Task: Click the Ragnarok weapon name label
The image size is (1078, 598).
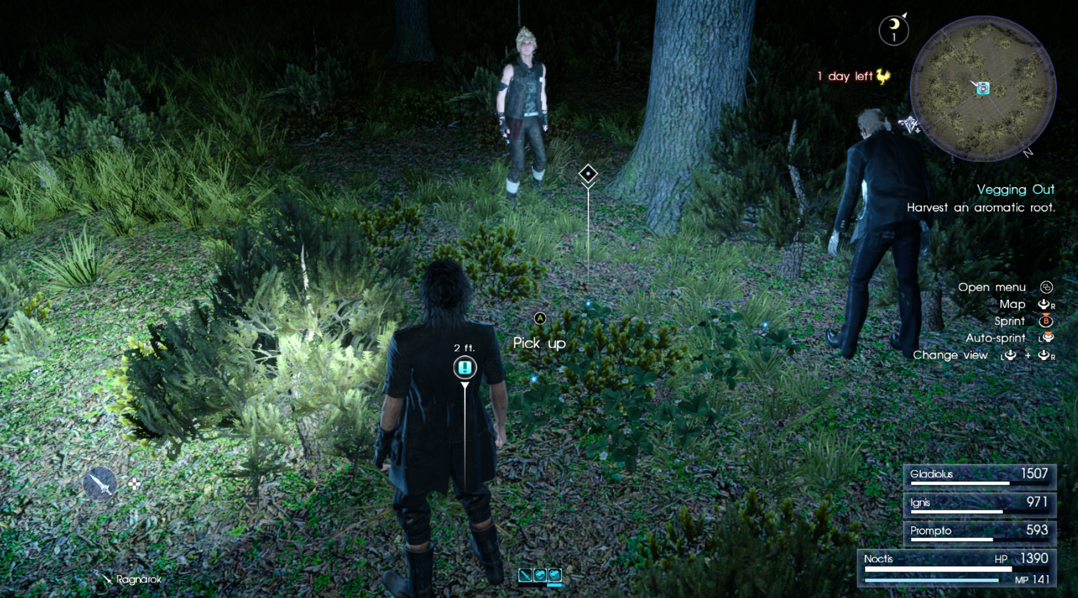Action: (139, 579)
